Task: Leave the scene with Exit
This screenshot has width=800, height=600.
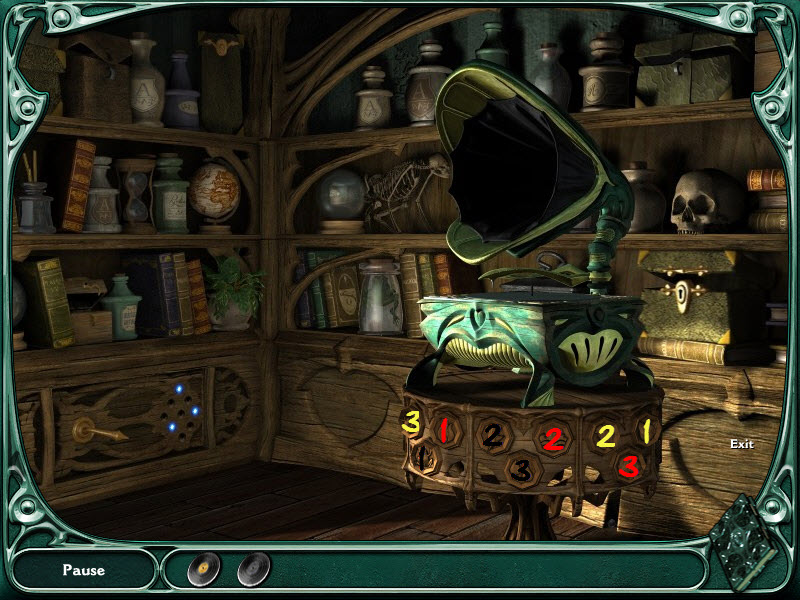Action: (741, 444)
